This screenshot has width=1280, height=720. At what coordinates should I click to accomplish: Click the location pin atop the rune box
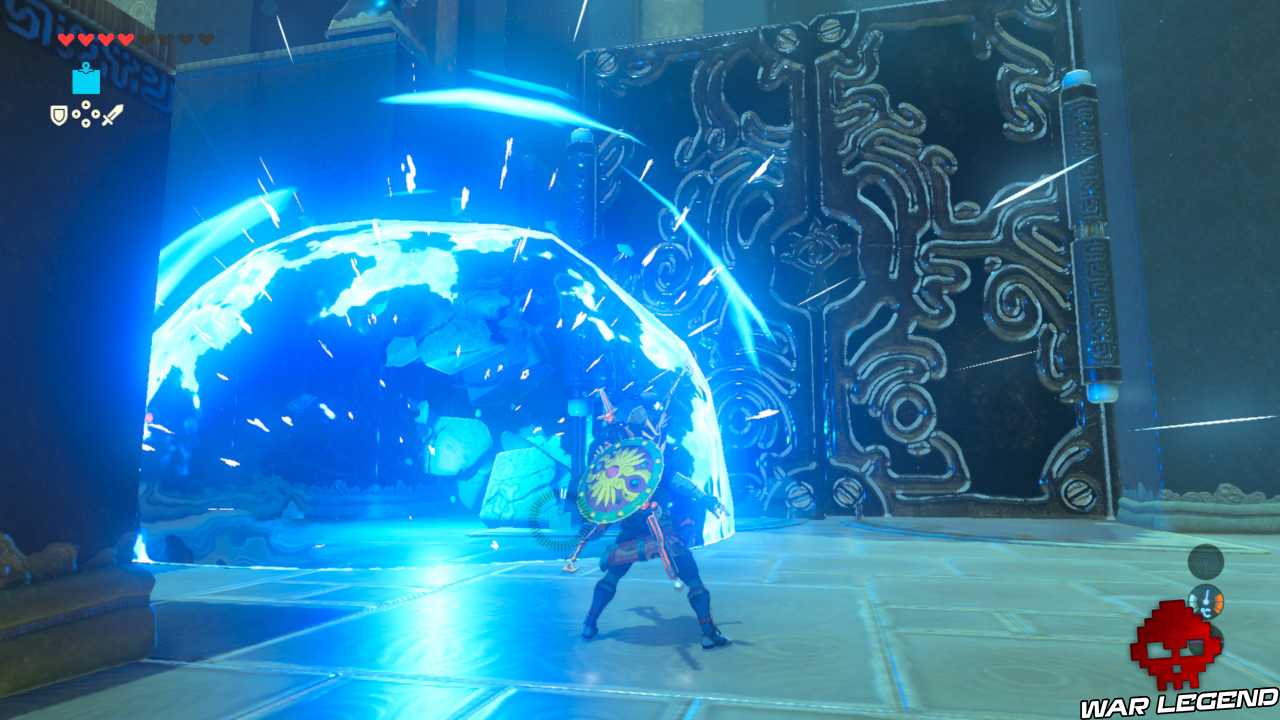pyautogui.click(x=86, y=66)
